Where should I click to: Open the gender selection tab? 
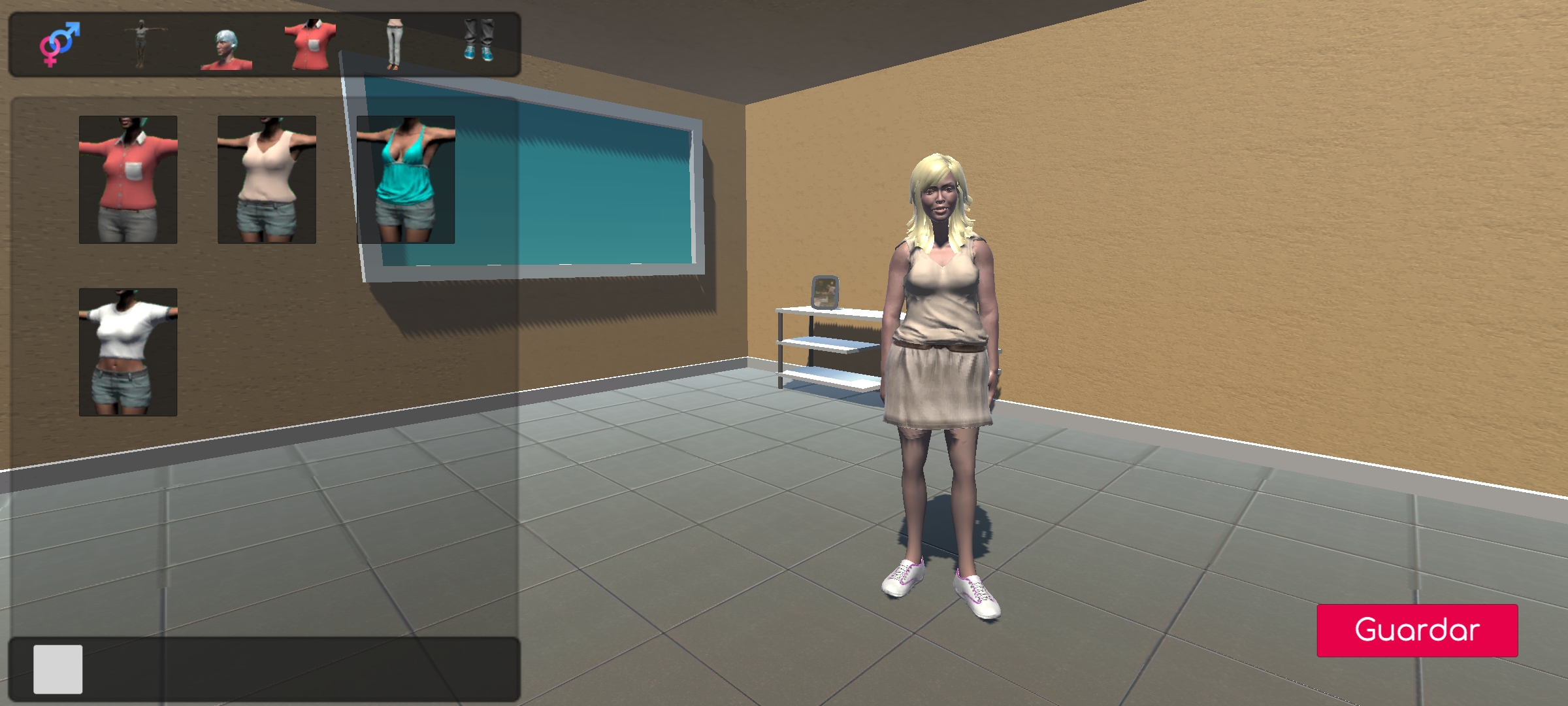click(x=59, y=44)
